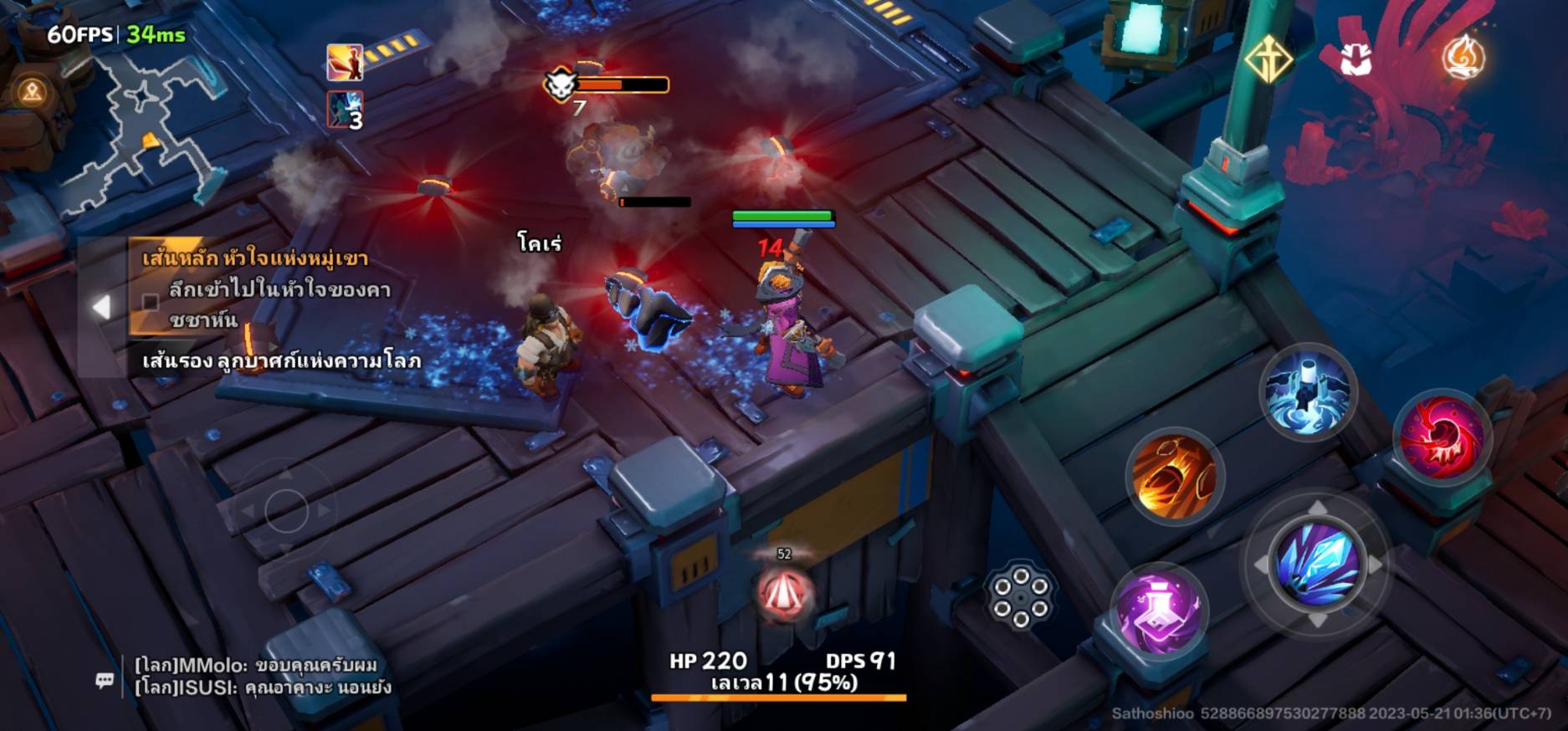The image size is (1568, 731).
Task: Use the ice turret skill
Action: coord(1308,391)
